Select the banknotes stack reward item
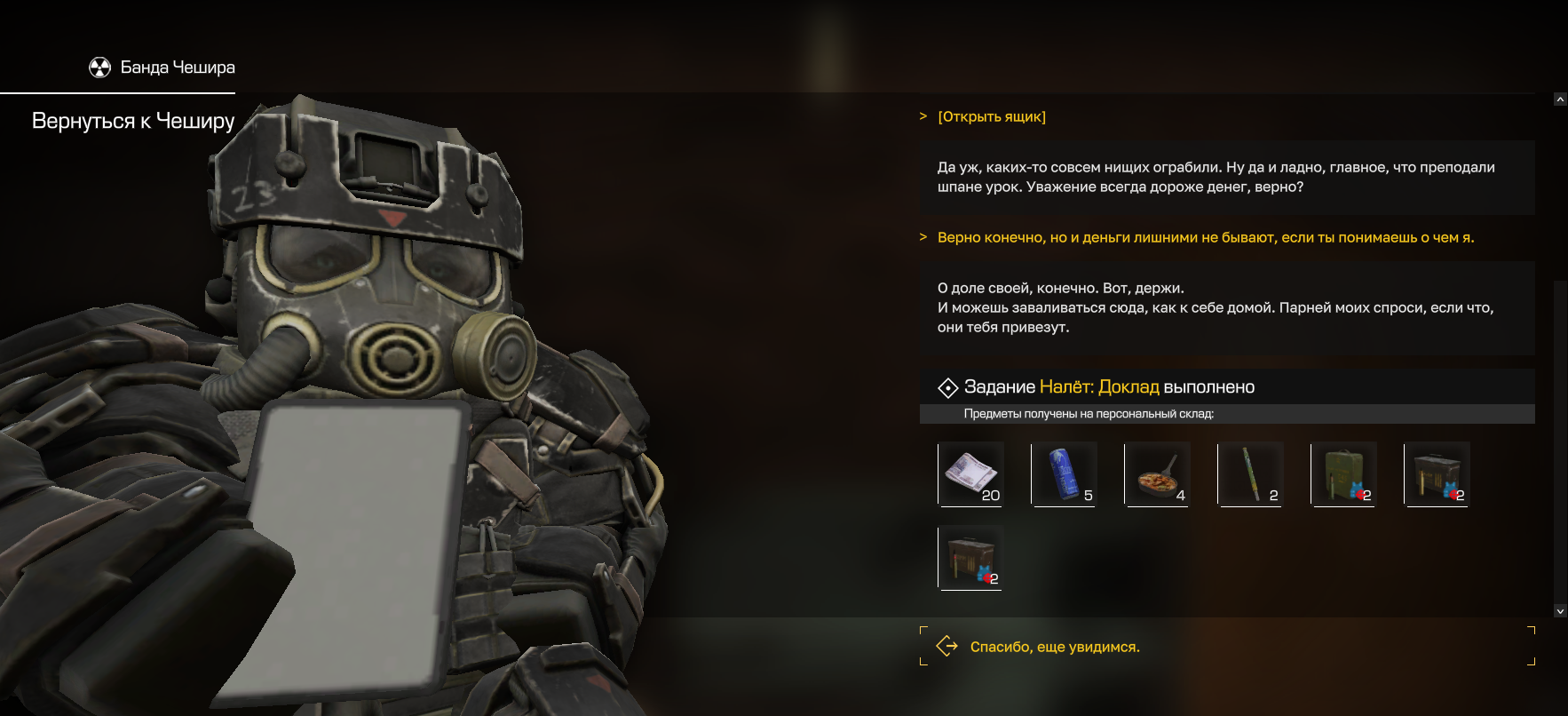This screenshot has width=1568, height=716. point(970,473)
